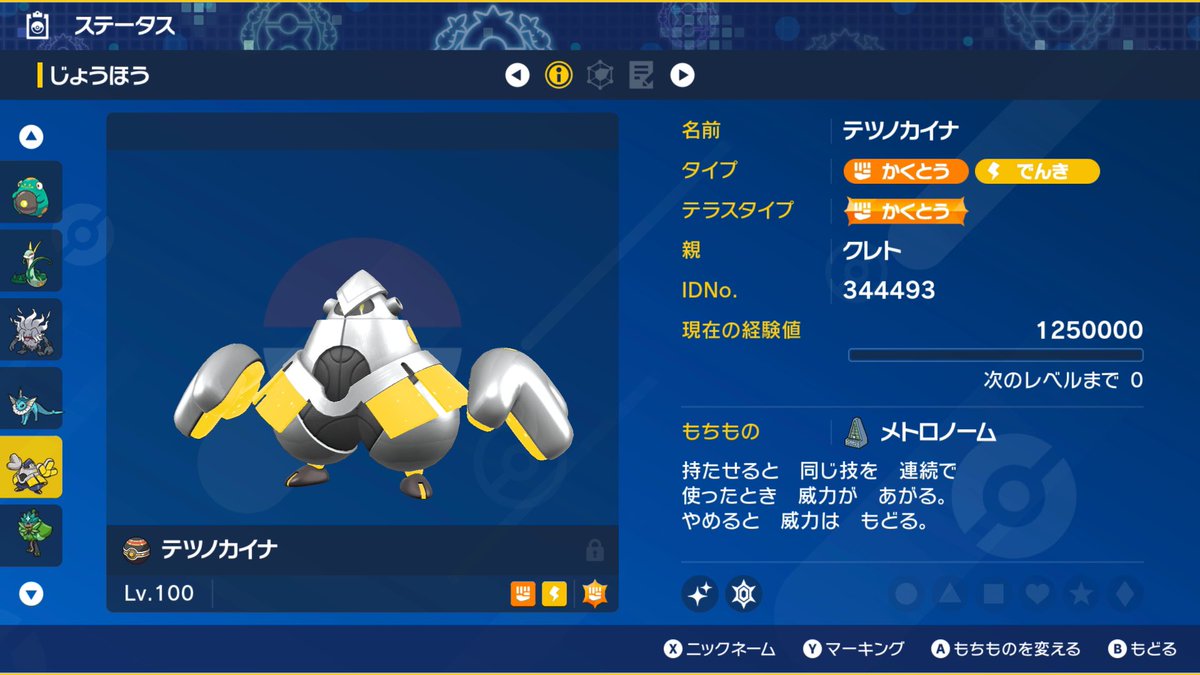Toggle the circle marking

click(x=906, y=594)
